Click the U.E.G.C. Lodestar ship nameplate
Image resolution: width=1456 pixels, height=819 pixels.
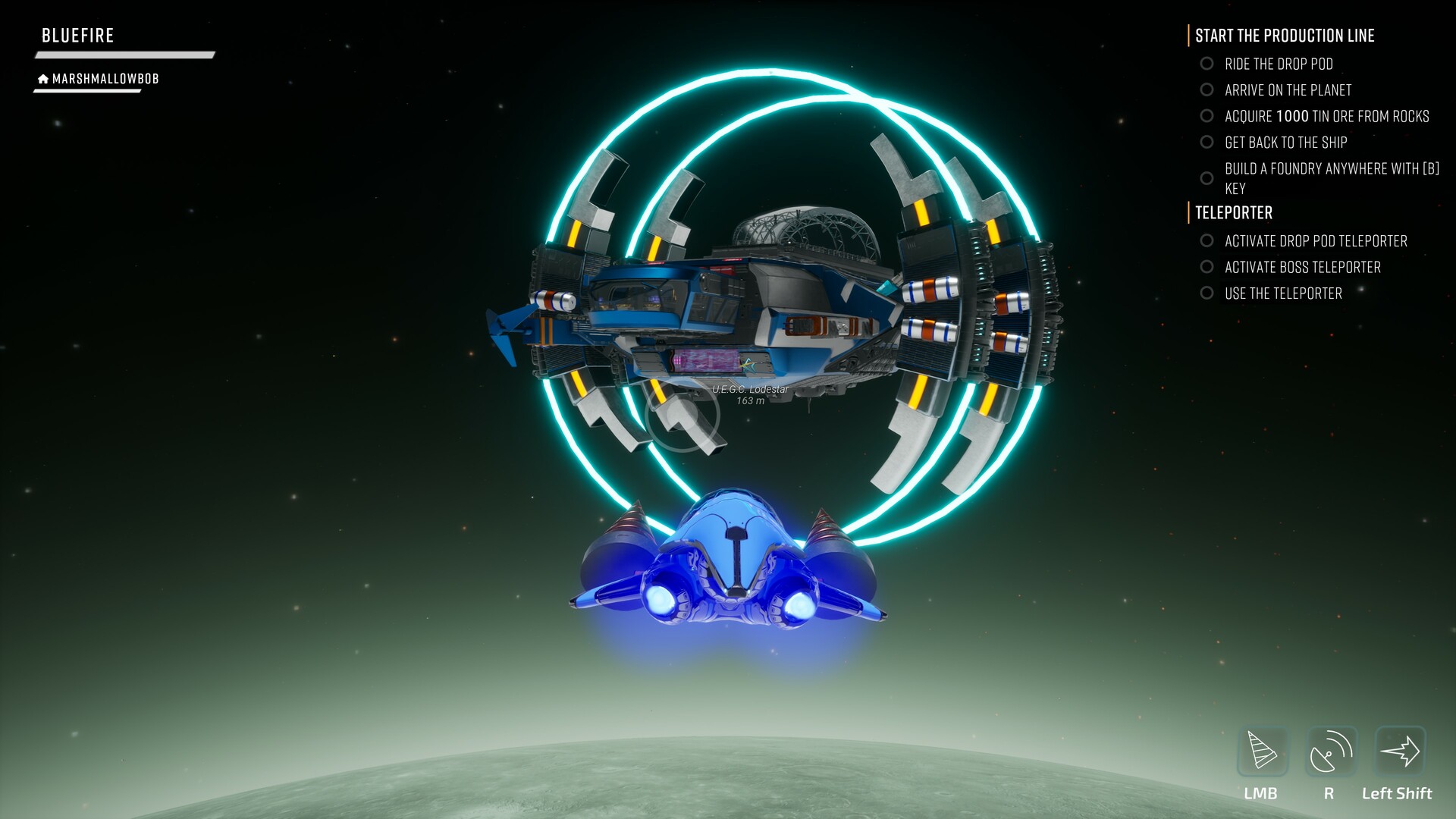(x=750, y=389)
